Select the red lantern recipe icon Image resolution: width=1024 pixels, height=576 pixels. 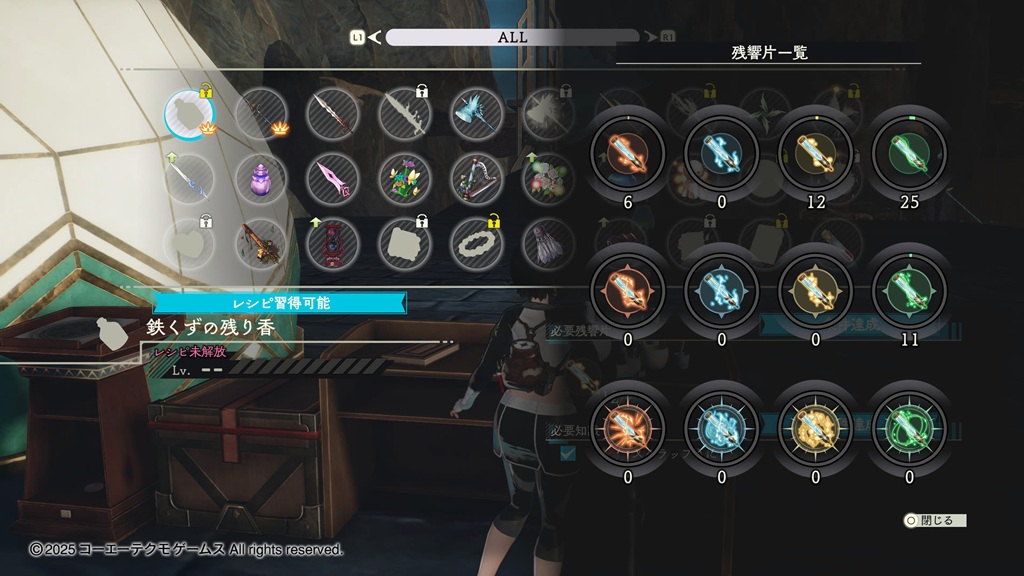pos(332,245)
